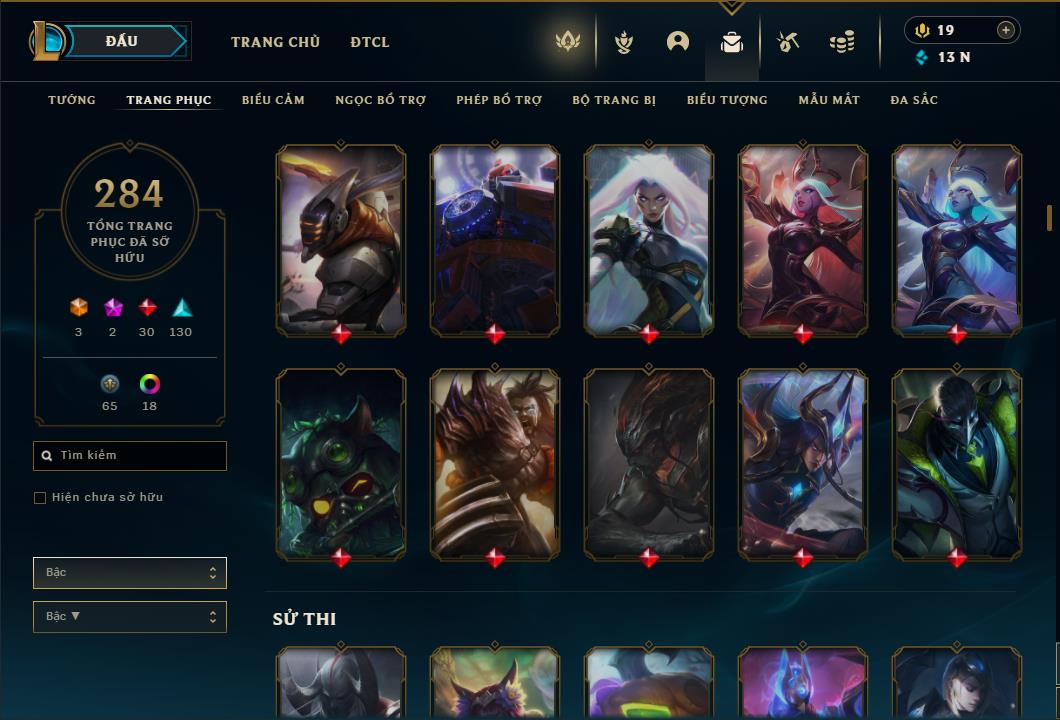Open the TRANG CHỦ home page
This screenshot has height=720, width=1060.
click(275, 42)
